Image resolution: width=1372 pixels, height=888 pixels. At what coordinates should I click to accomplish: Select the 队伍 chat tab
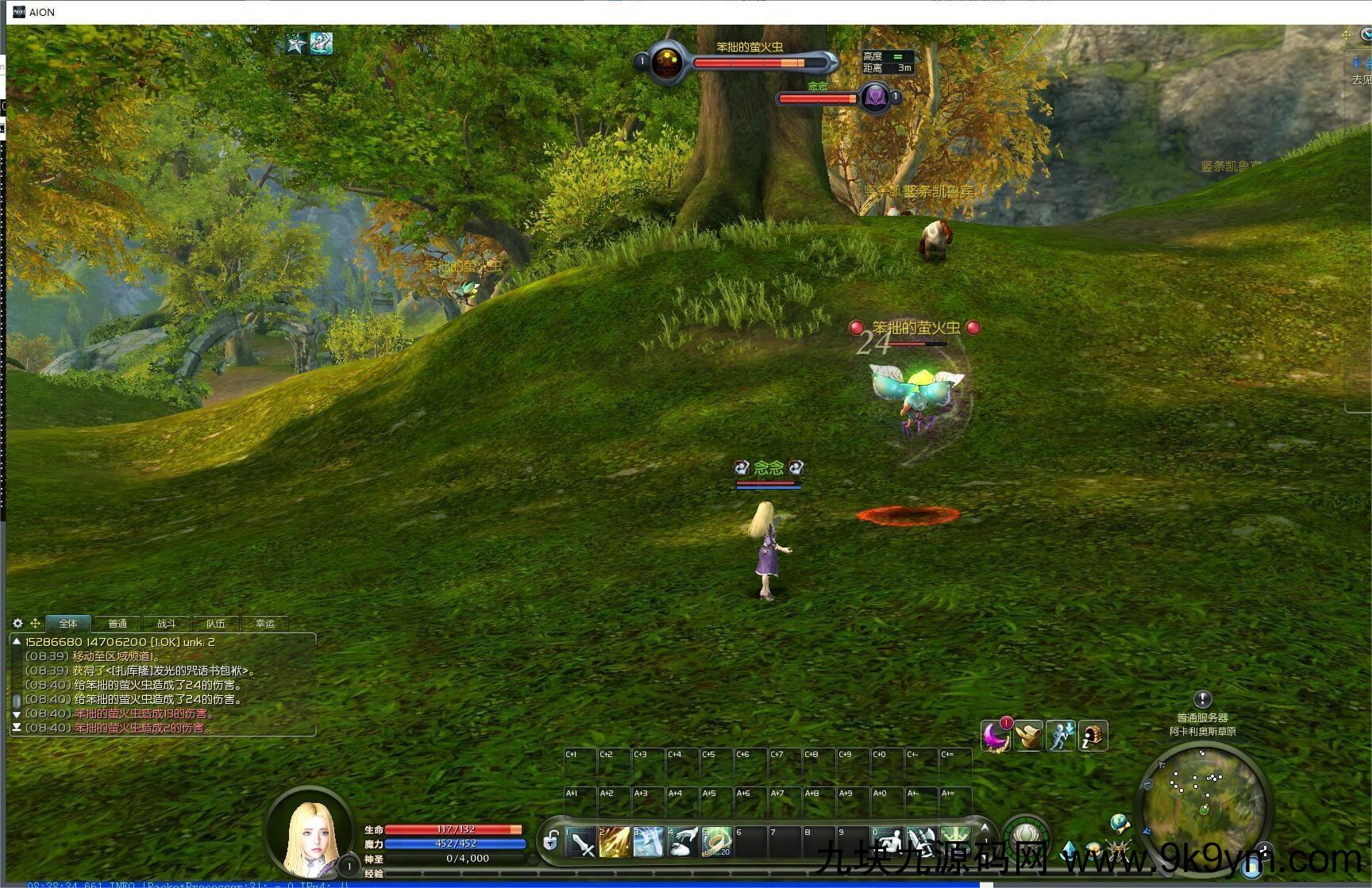pyautogui.click(x=215, y=624)
